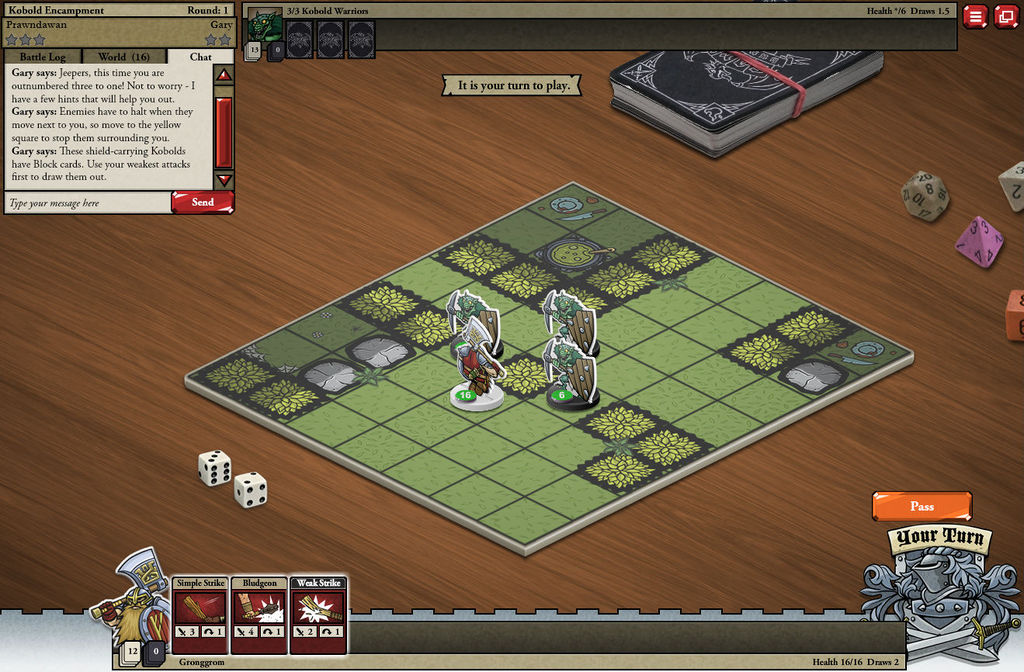Play the Simple Strike card
This screenshot has width=1024, height=672.
200,614
